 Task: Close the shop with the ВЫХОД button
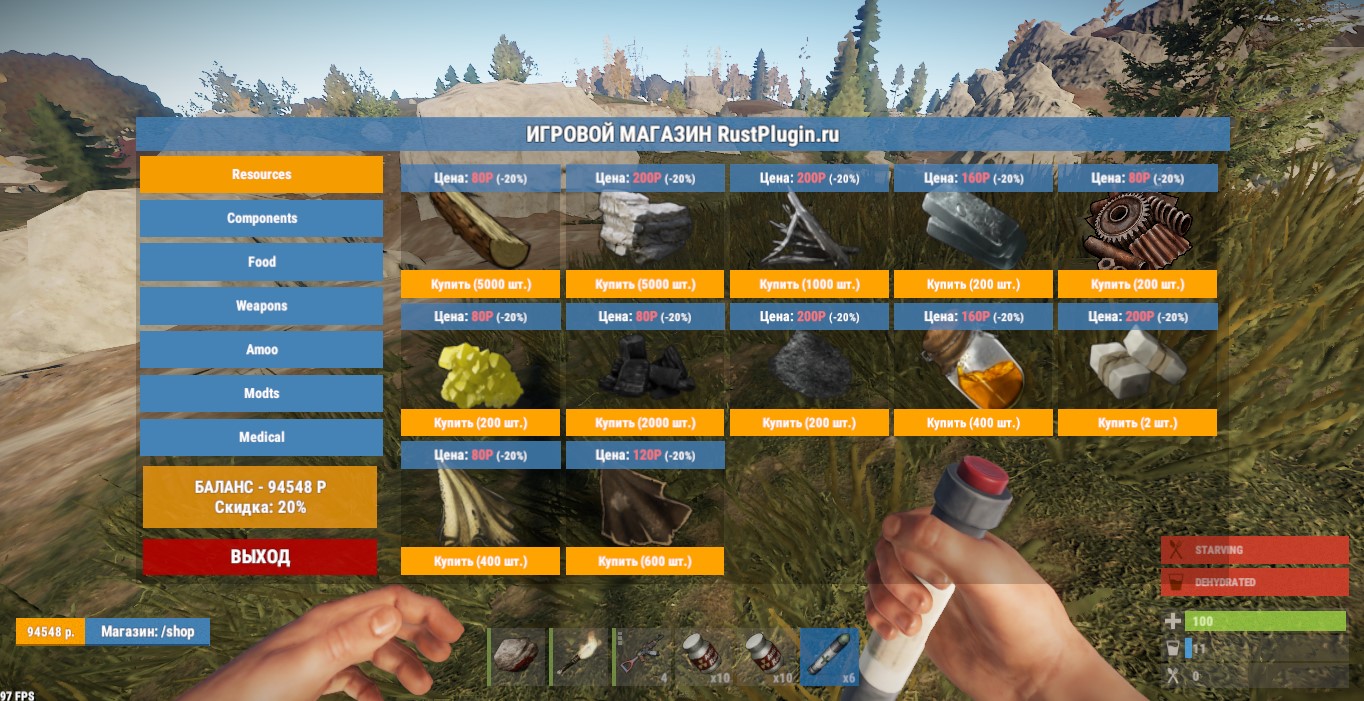pyautogui.click(x=260, y=557)
